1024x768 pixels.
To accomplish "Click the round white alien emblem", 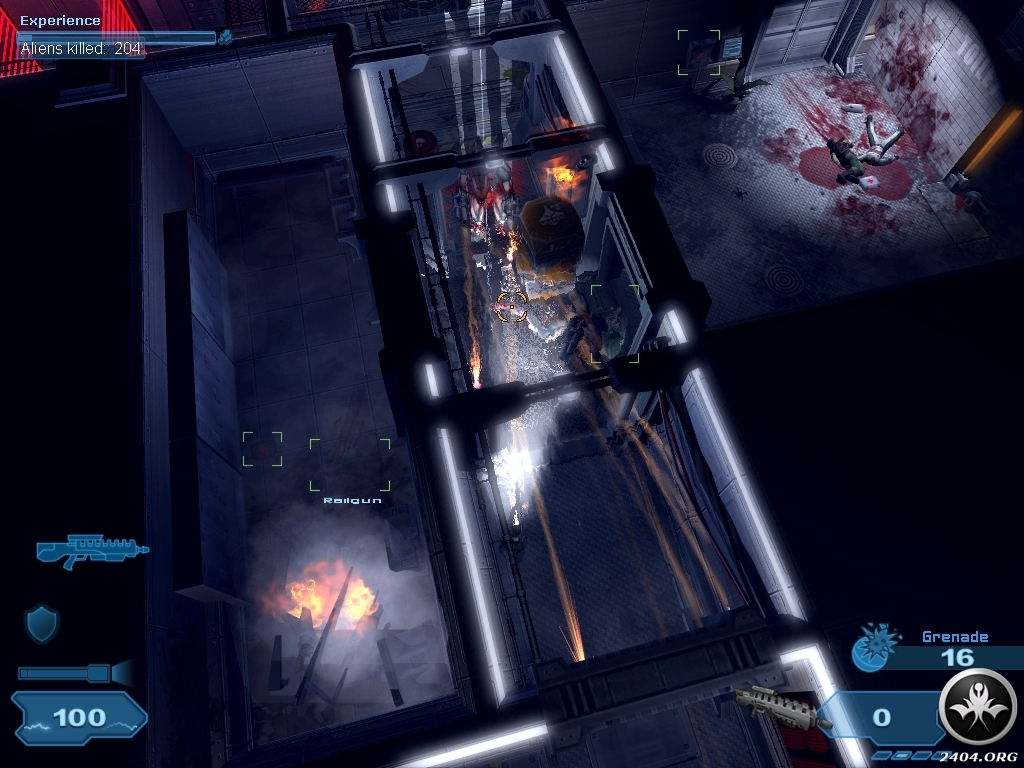I will point(979,707).
